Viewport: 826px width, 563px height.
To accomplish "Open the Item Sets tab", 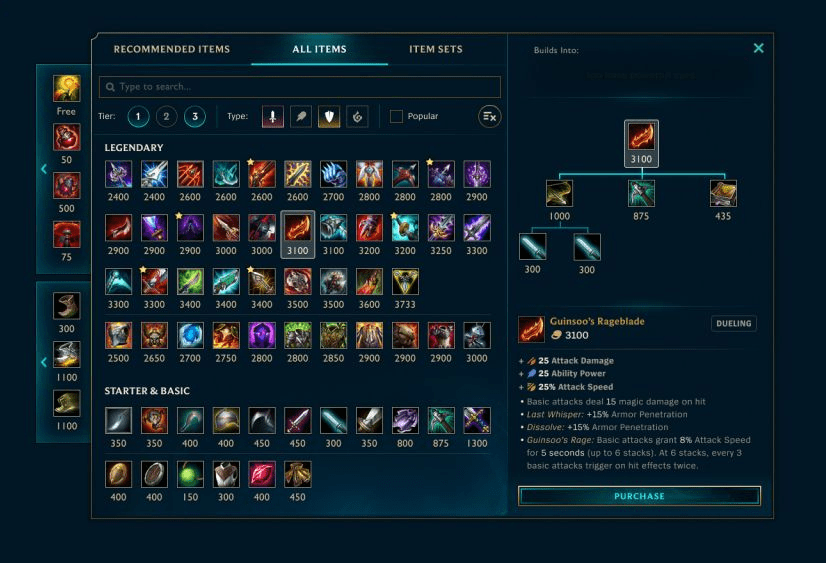I will [x=436, y=49].
